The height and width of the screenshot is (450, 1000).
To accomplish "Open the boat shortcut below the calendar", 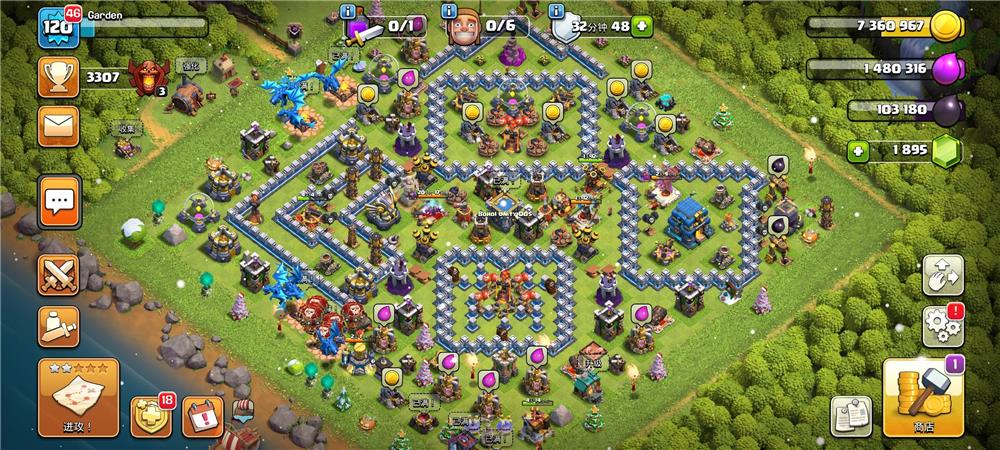I will [243, 410].
